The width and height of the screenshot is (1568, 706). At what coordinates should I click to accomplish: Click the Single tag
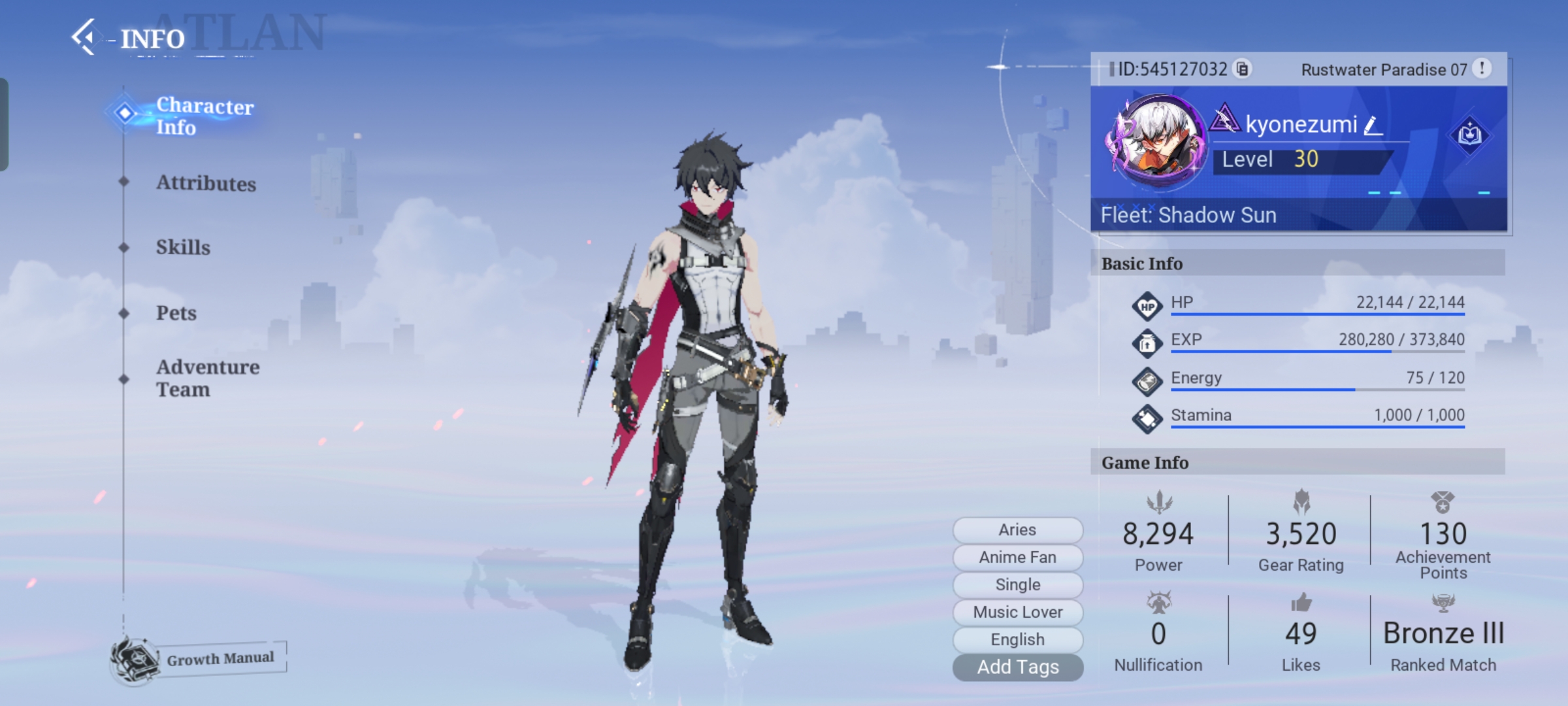coord(1017,584)
